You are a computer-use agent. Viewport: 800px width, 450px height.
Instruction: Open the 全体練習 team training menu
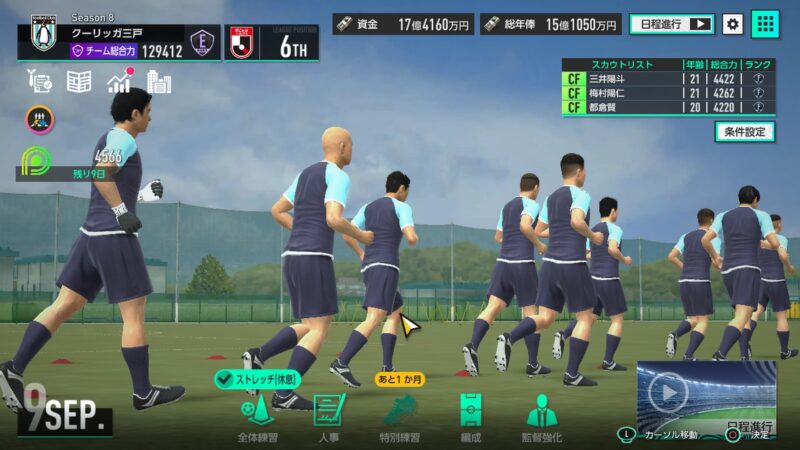(257, 415)
